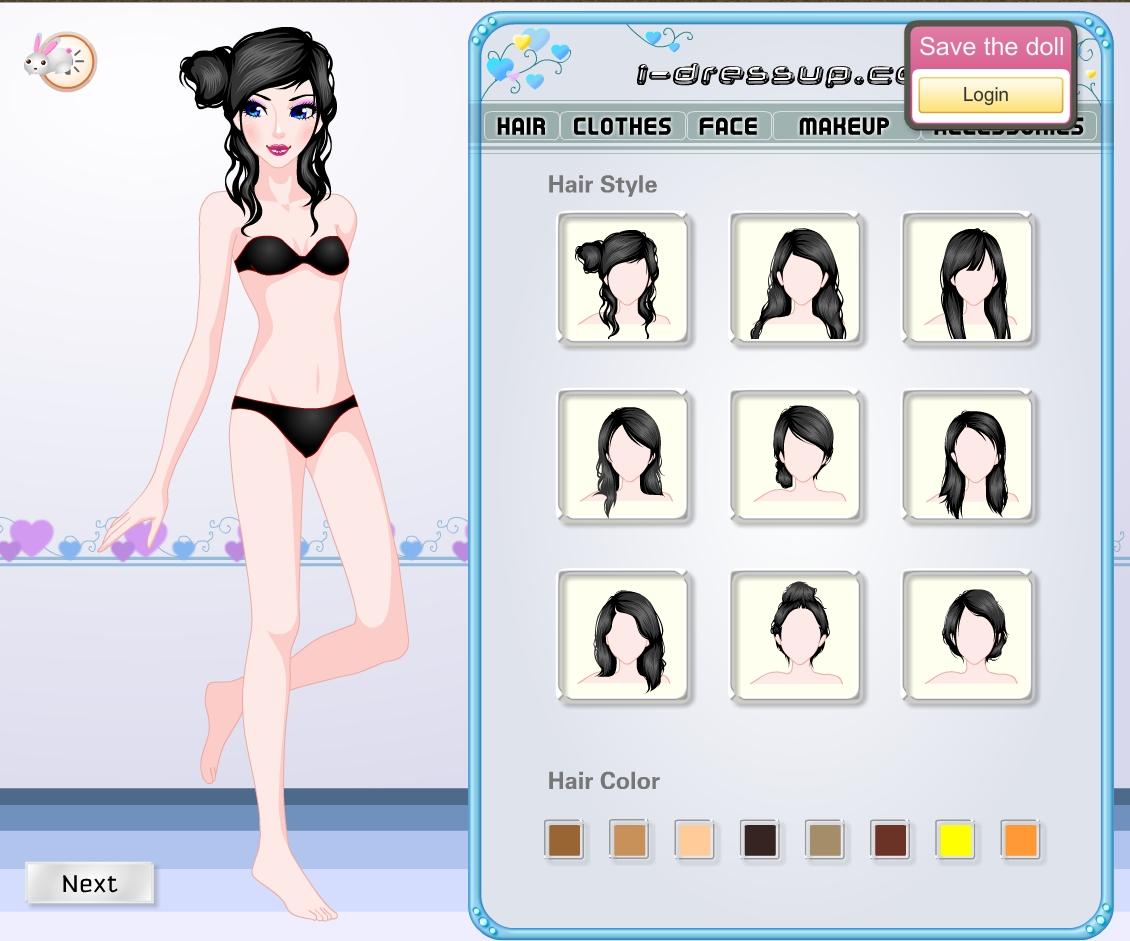
Task: Switch to the HAIR tab
Action: pyautogui.click(x=521, y=126)
